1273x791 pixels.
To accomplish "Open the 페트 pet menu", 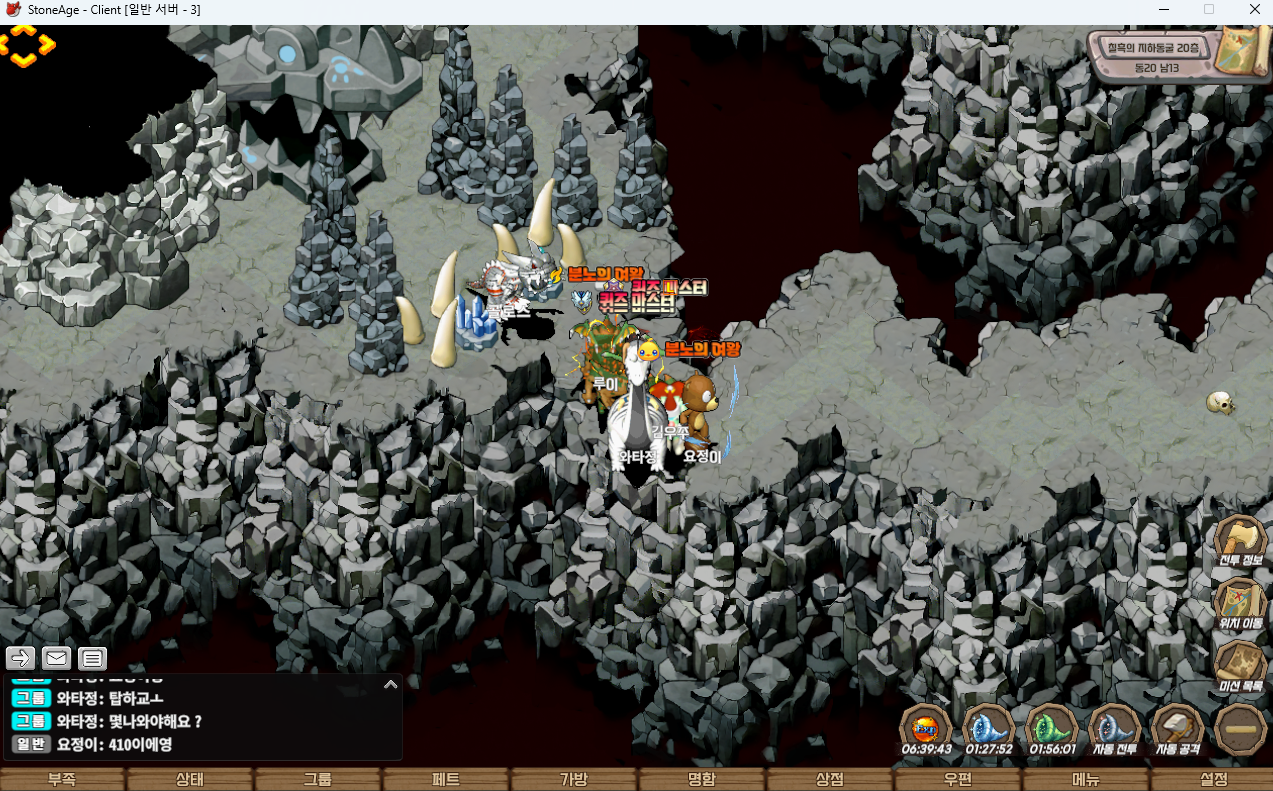I will (x=446, y=780).
